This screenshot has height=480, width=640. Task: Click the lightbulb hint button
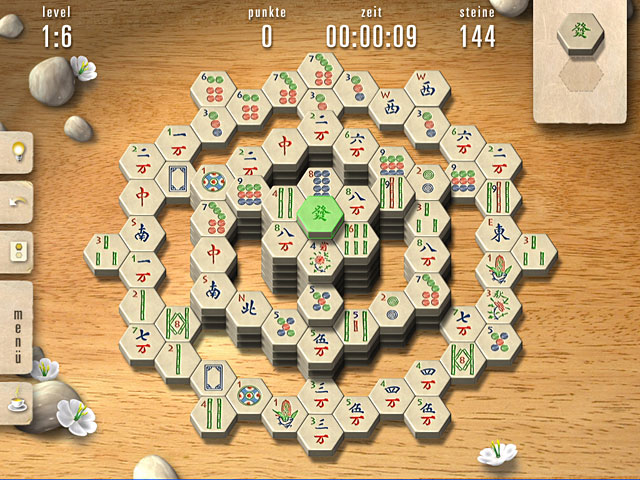(x=17, y=152)
